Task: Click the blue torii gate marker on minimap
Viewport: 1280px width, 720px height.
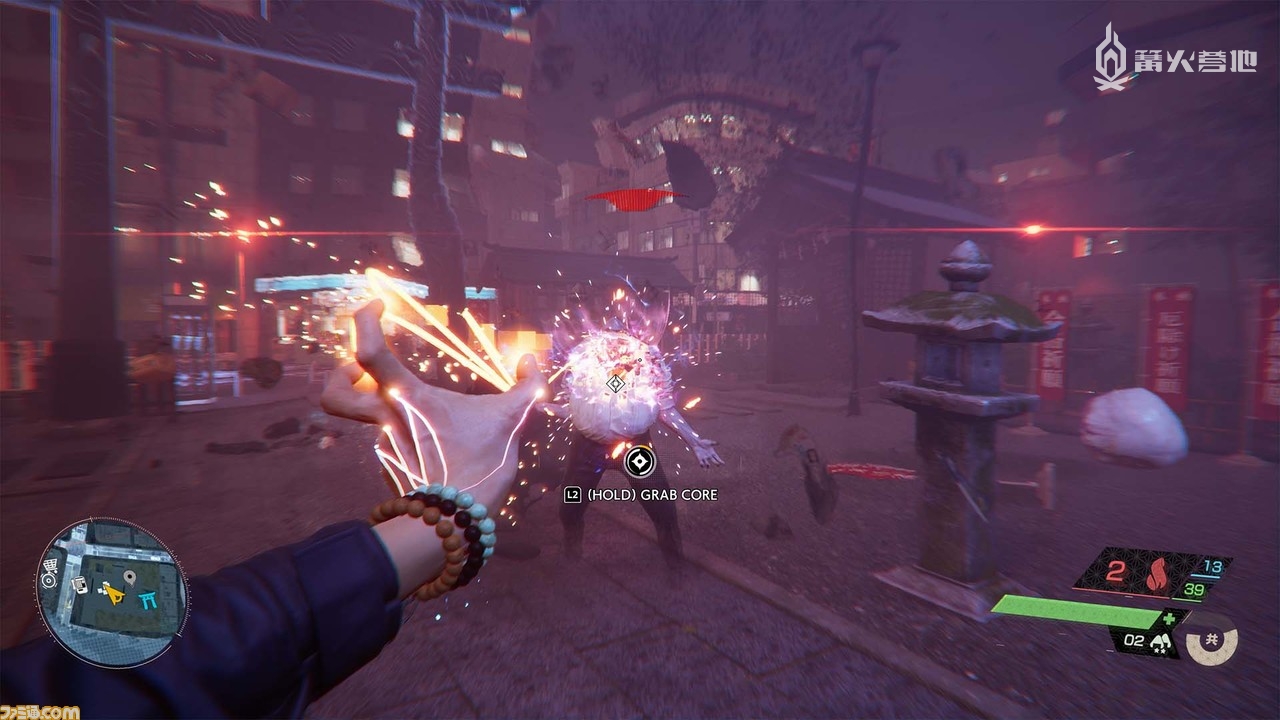Action: coord(149,599)
